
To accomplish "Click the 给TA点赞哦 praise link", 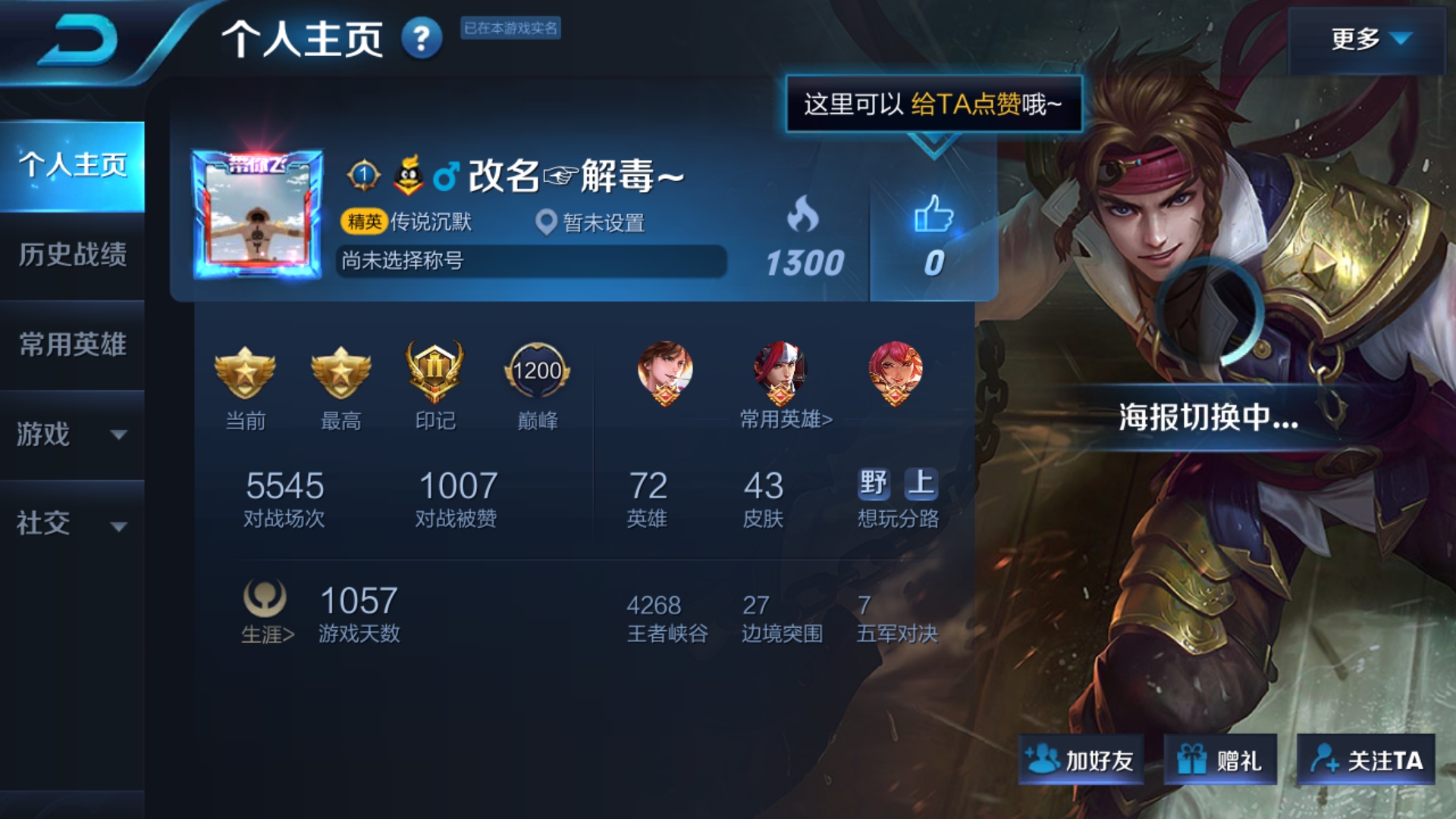I will pyautogui.click(x=986, y=102).
